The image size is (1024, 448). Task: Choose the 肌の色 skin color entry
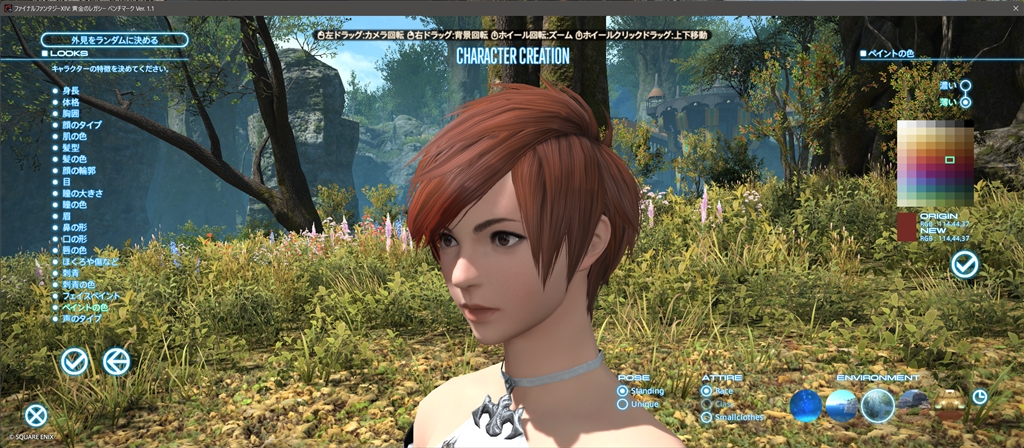[x=74, y=136]
